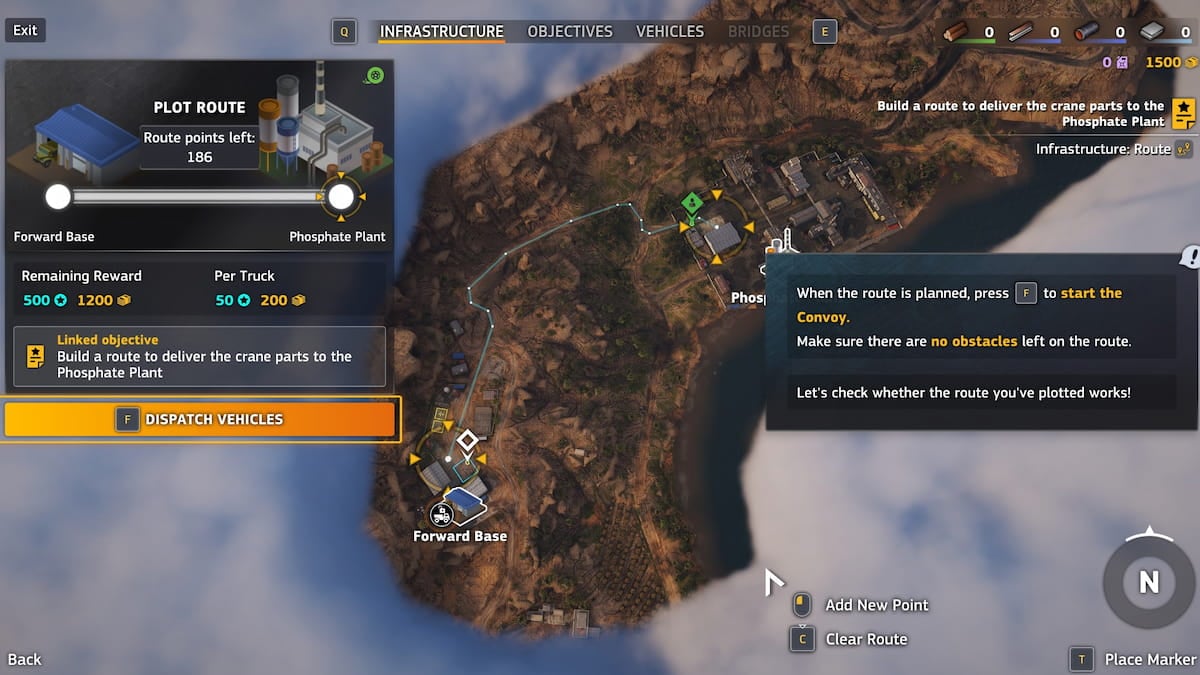Open the Objectives tab
This screenshot has height=675, width=1200.
pos(569,31)
